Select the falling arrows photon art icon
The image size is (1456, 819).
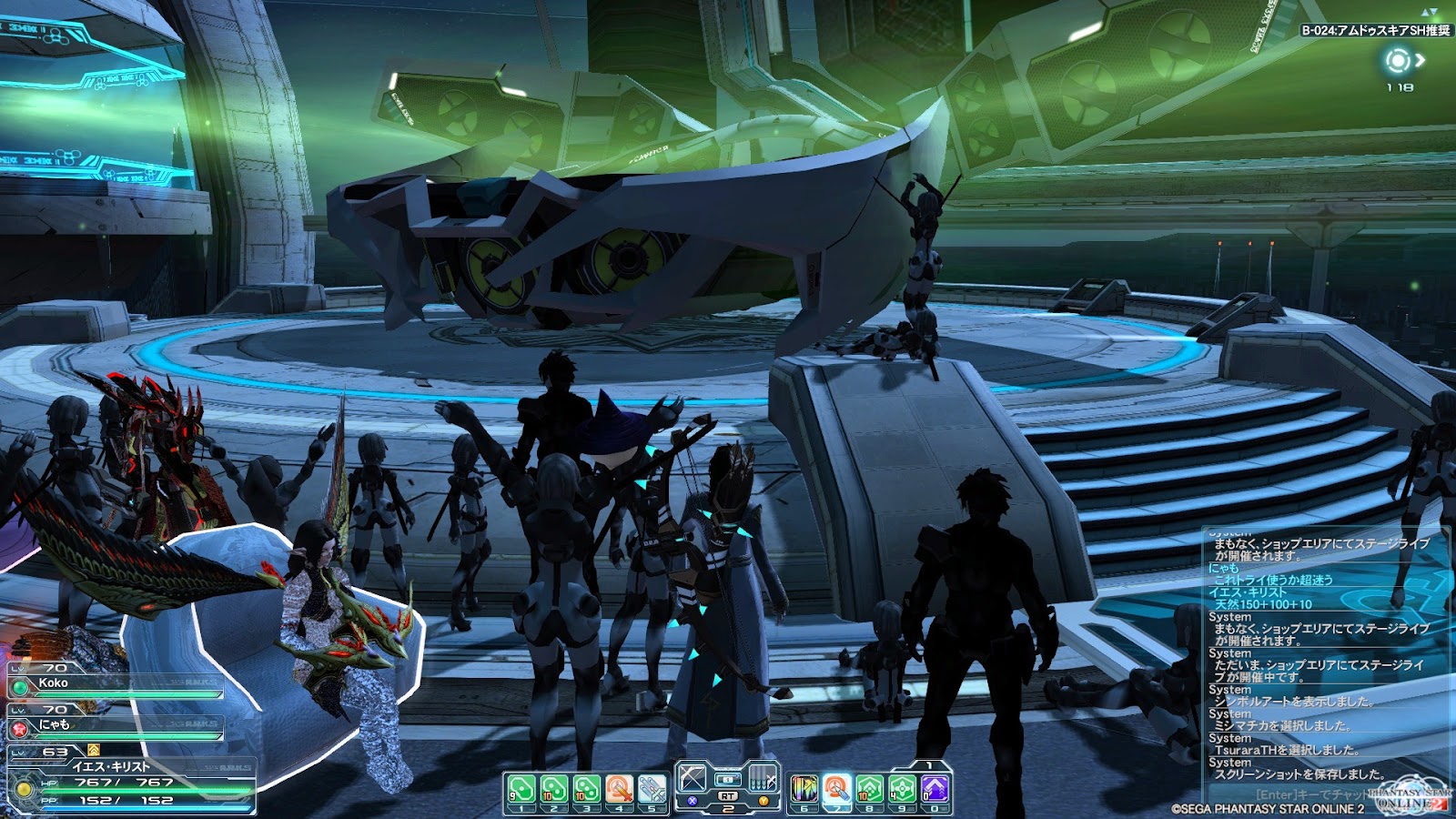click(x=763, y=778)
